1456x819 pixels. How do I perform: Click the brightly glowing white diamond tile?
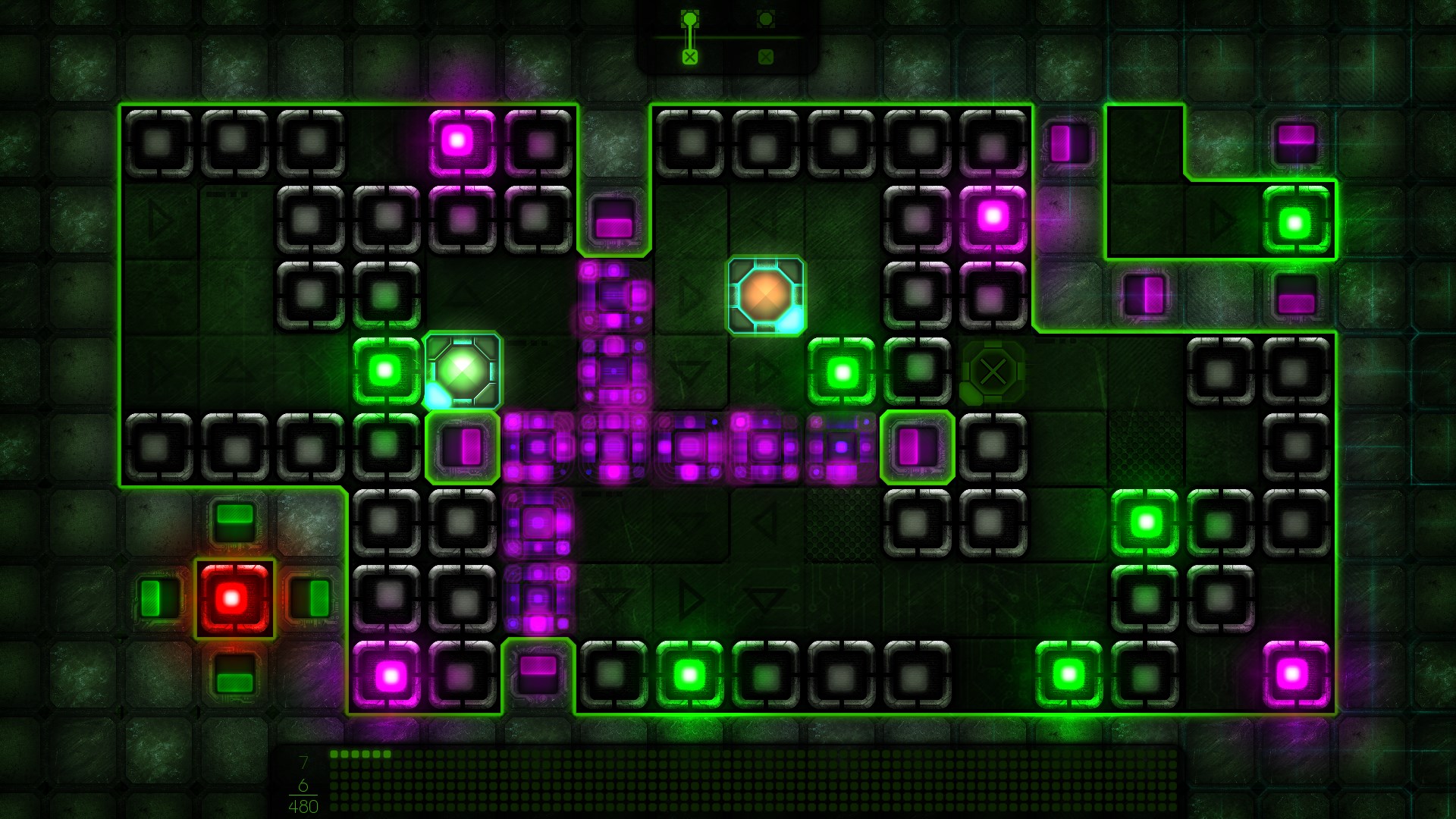coord(461,370)
